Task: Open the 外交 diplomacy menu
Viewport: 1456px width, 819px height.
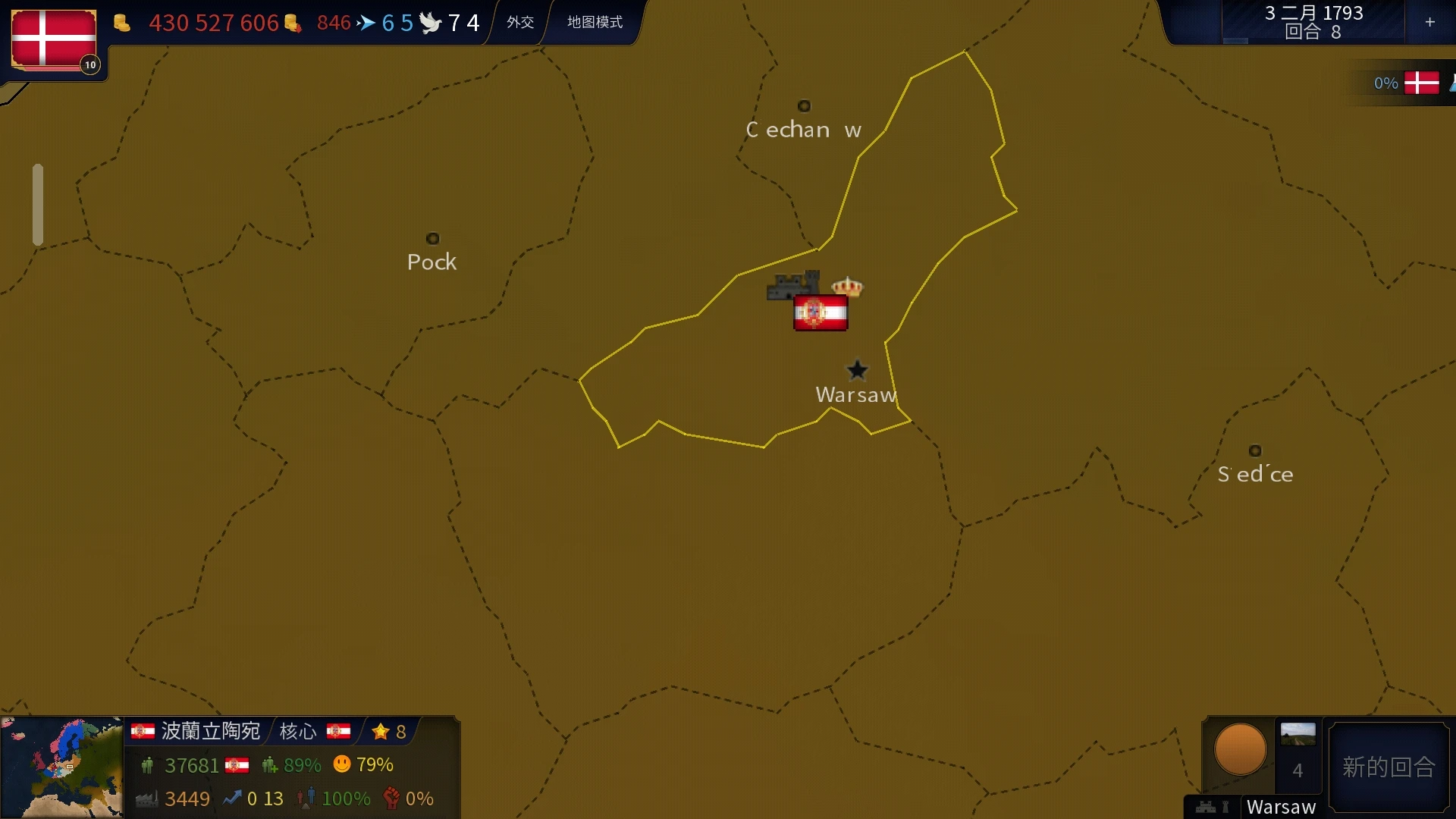Action: tap(520, 22)
